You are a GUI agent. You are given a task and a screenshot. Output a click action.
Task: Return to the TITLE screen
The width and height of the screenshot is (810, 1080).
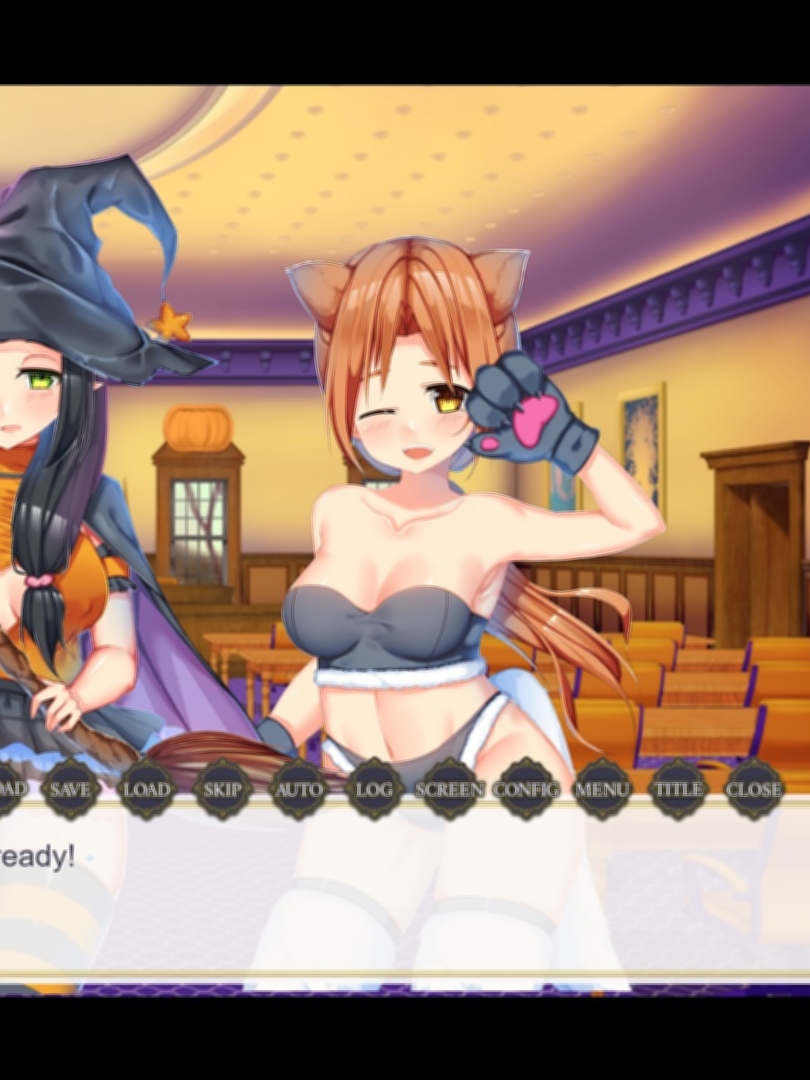[x=678, y=789]
